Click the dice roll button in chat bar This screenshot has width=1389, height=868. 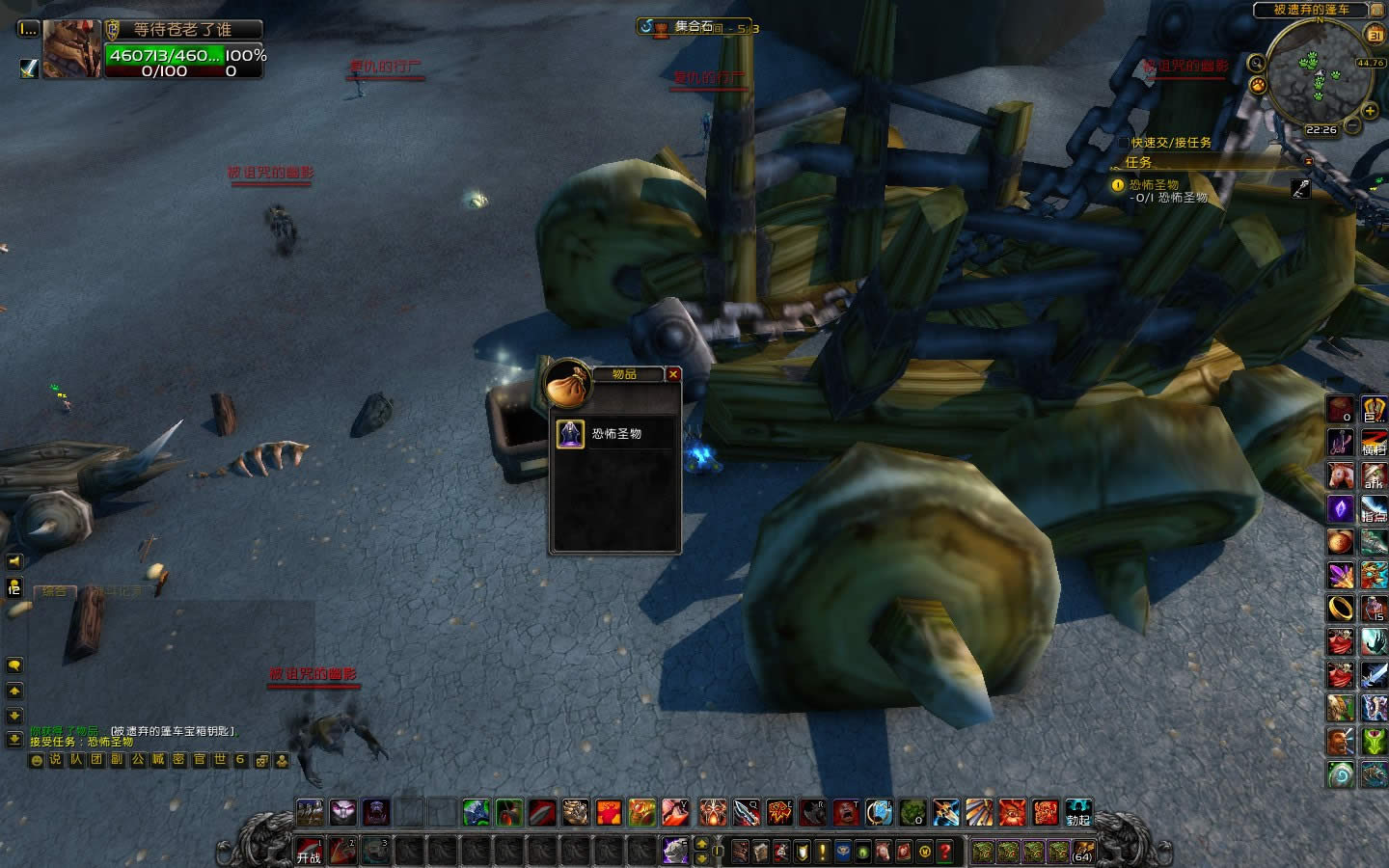tap(261, 760)
